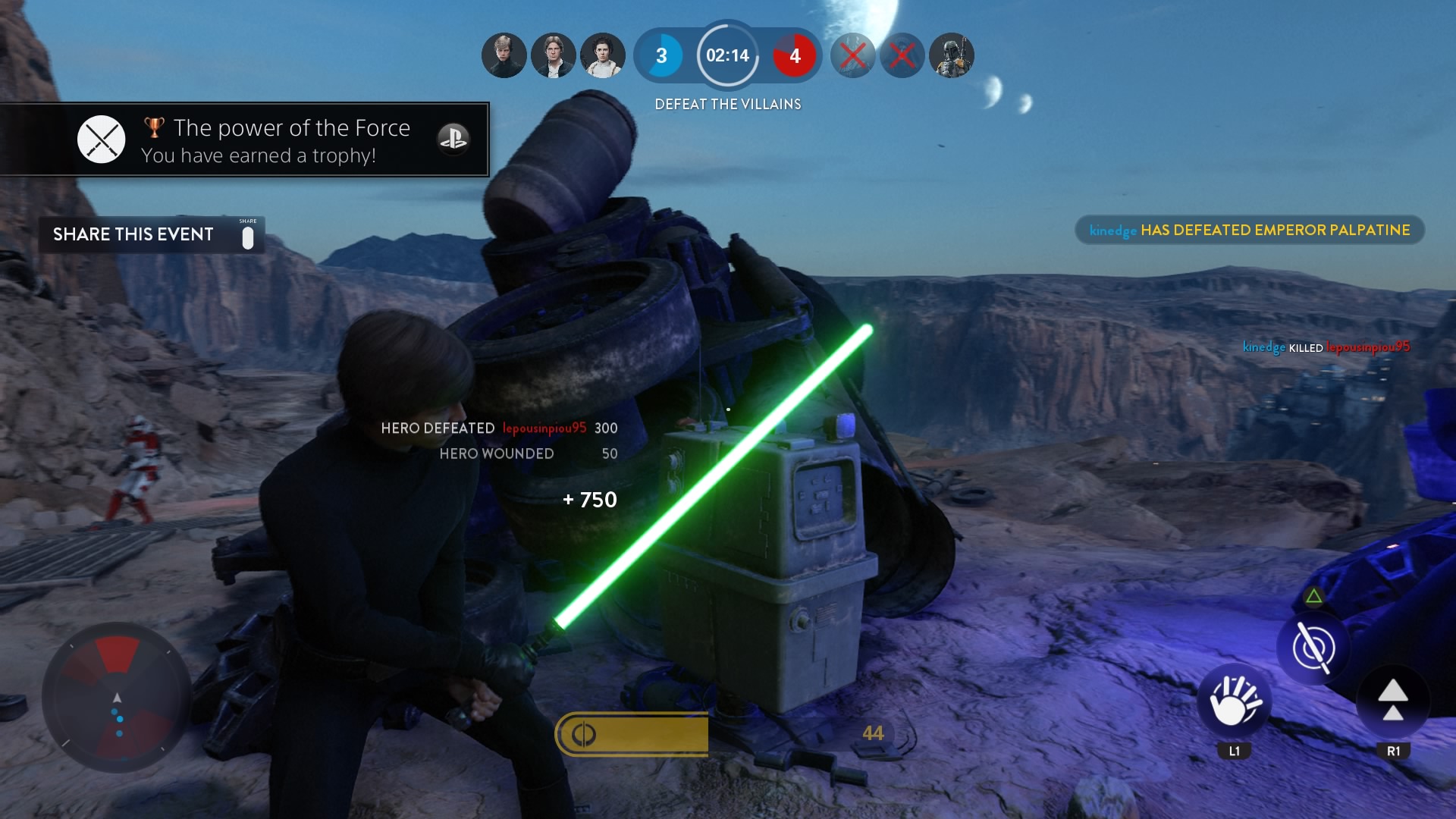
Task: Click the second defeated villain crossed icon
Action: 902,55
